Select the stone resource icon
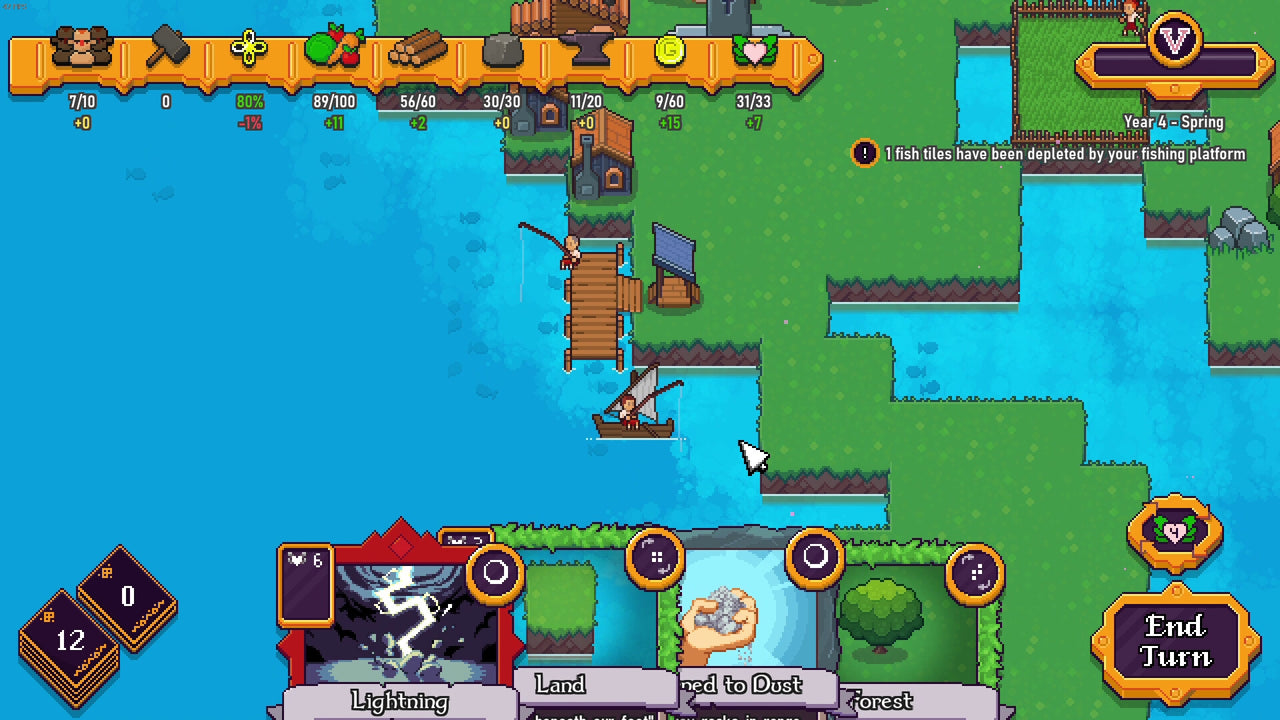Screen dimensions: 1280x720 (x=504, y=49)
